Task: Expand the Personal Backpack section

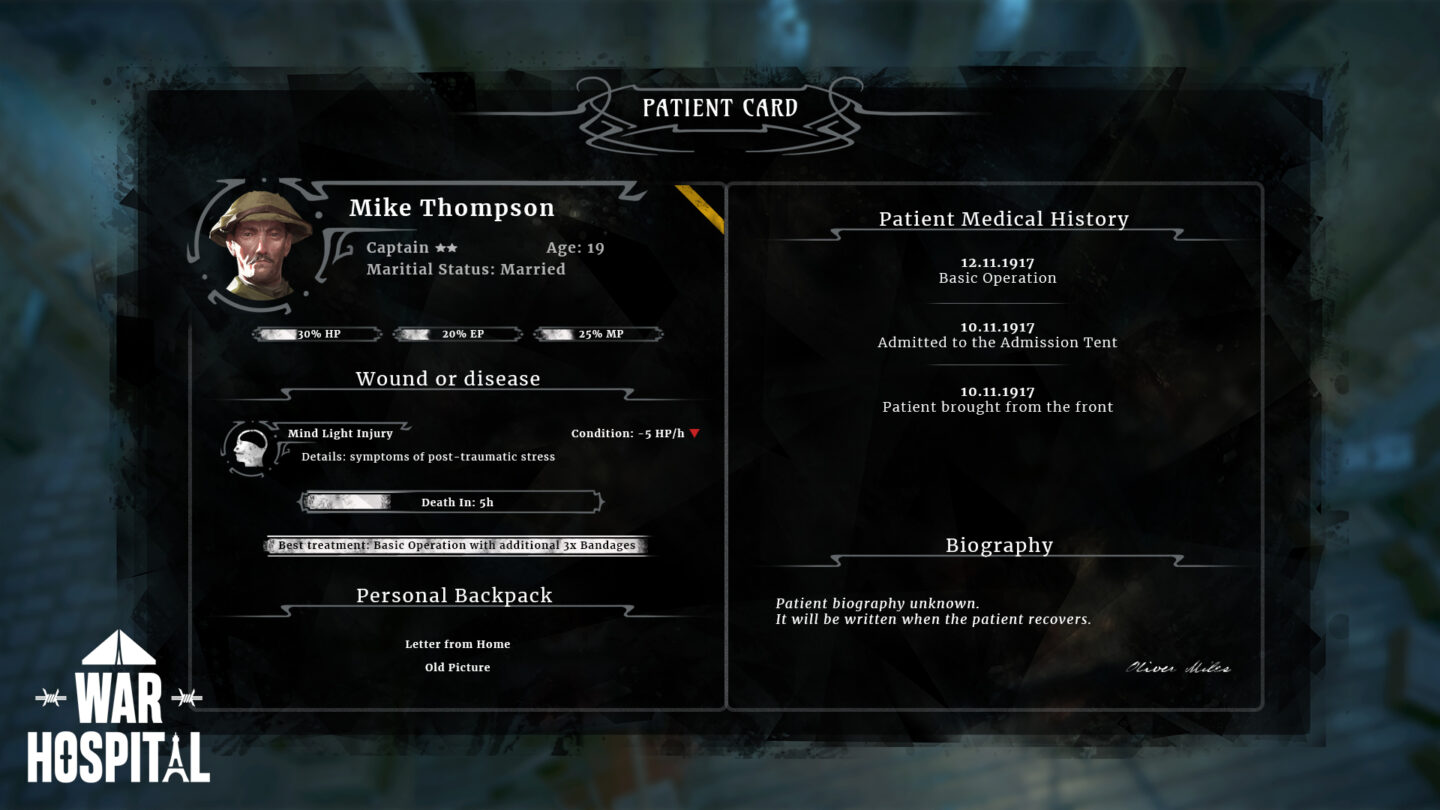Action: coord(453,595)
